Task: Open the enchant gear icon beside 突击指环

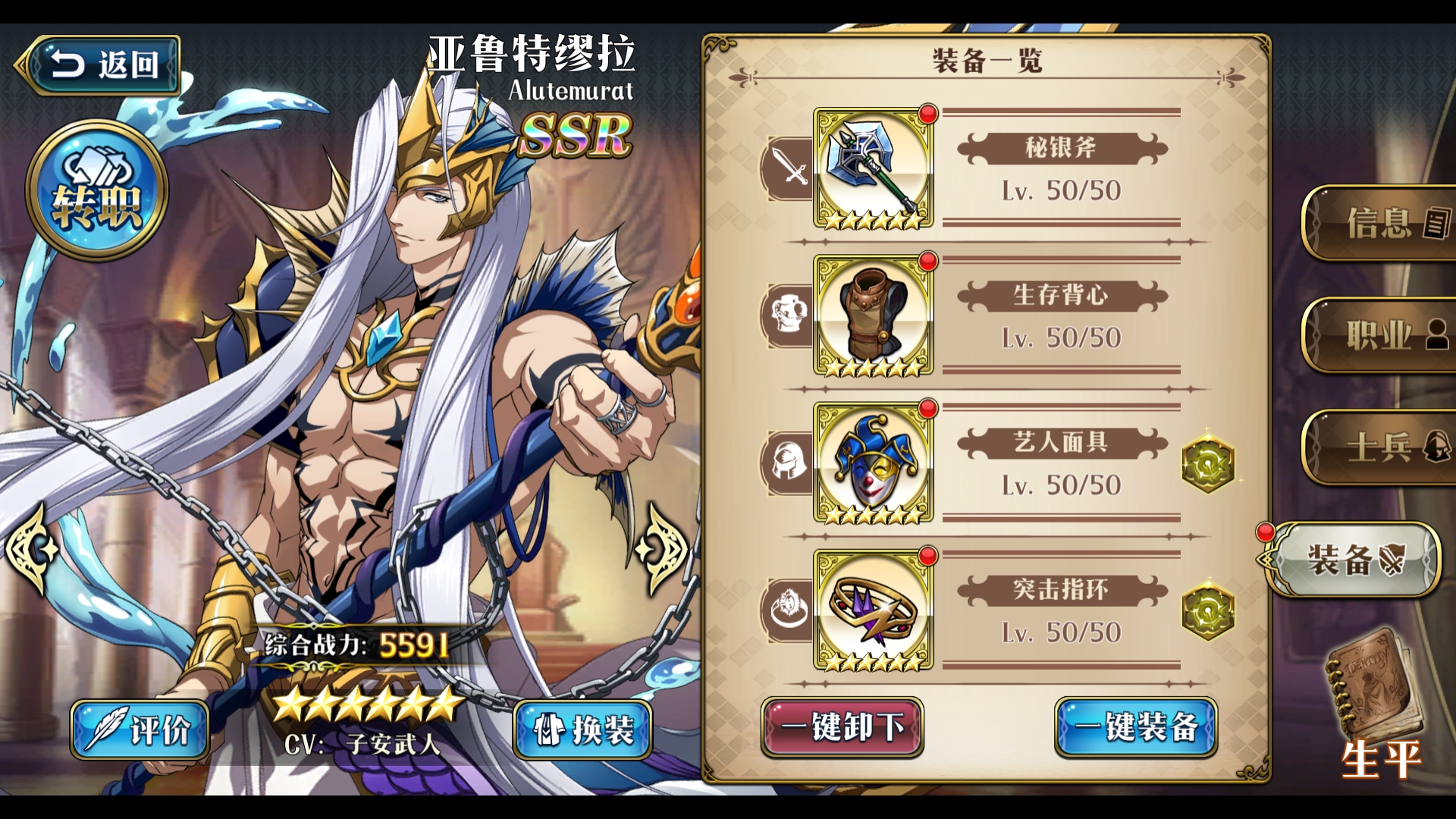Action: (1208, 611)
